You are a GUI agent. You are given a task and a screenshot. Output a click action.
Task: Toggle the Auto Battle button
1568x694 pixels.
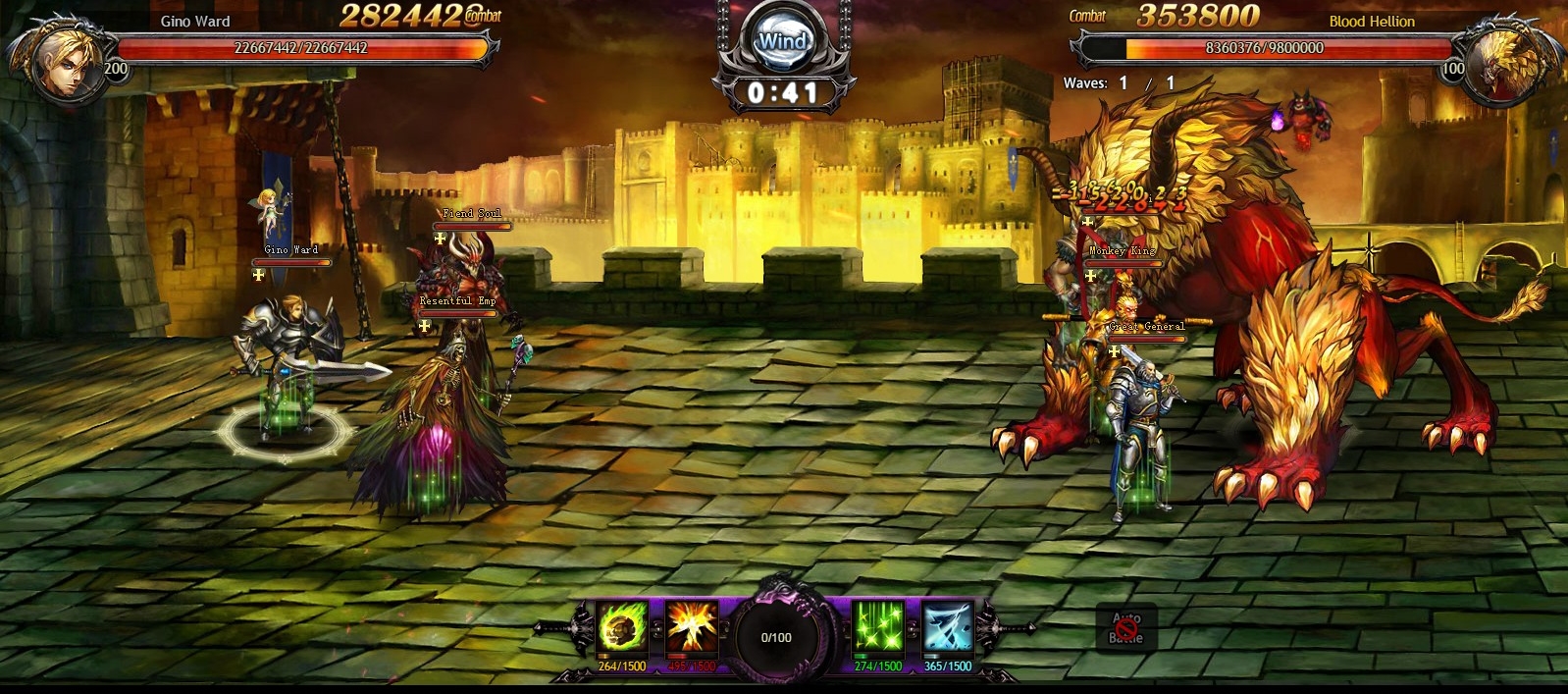1126,628
